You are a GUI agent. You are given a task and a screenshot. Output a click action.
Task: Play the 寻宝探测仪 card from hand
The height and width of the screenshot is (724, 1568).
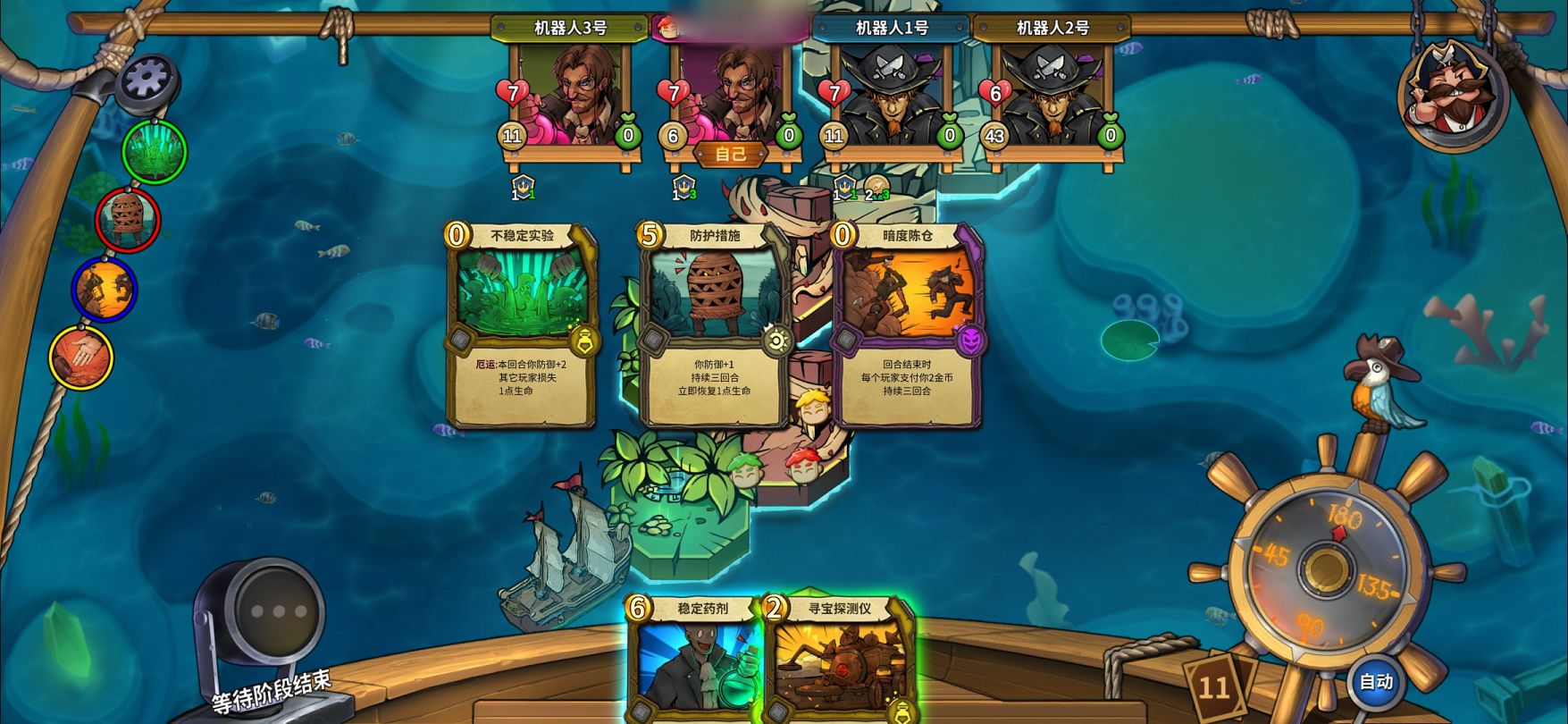839,660
